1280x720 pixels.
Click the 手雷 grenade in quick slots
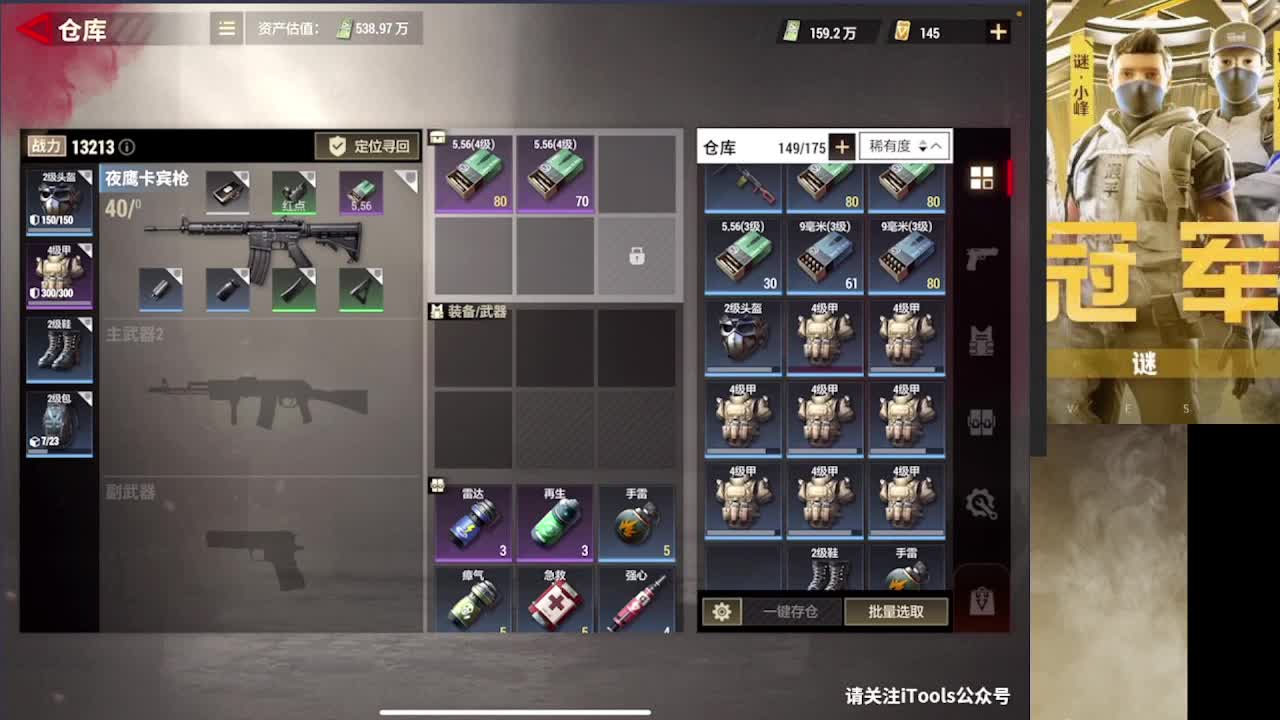click(638, 520)
